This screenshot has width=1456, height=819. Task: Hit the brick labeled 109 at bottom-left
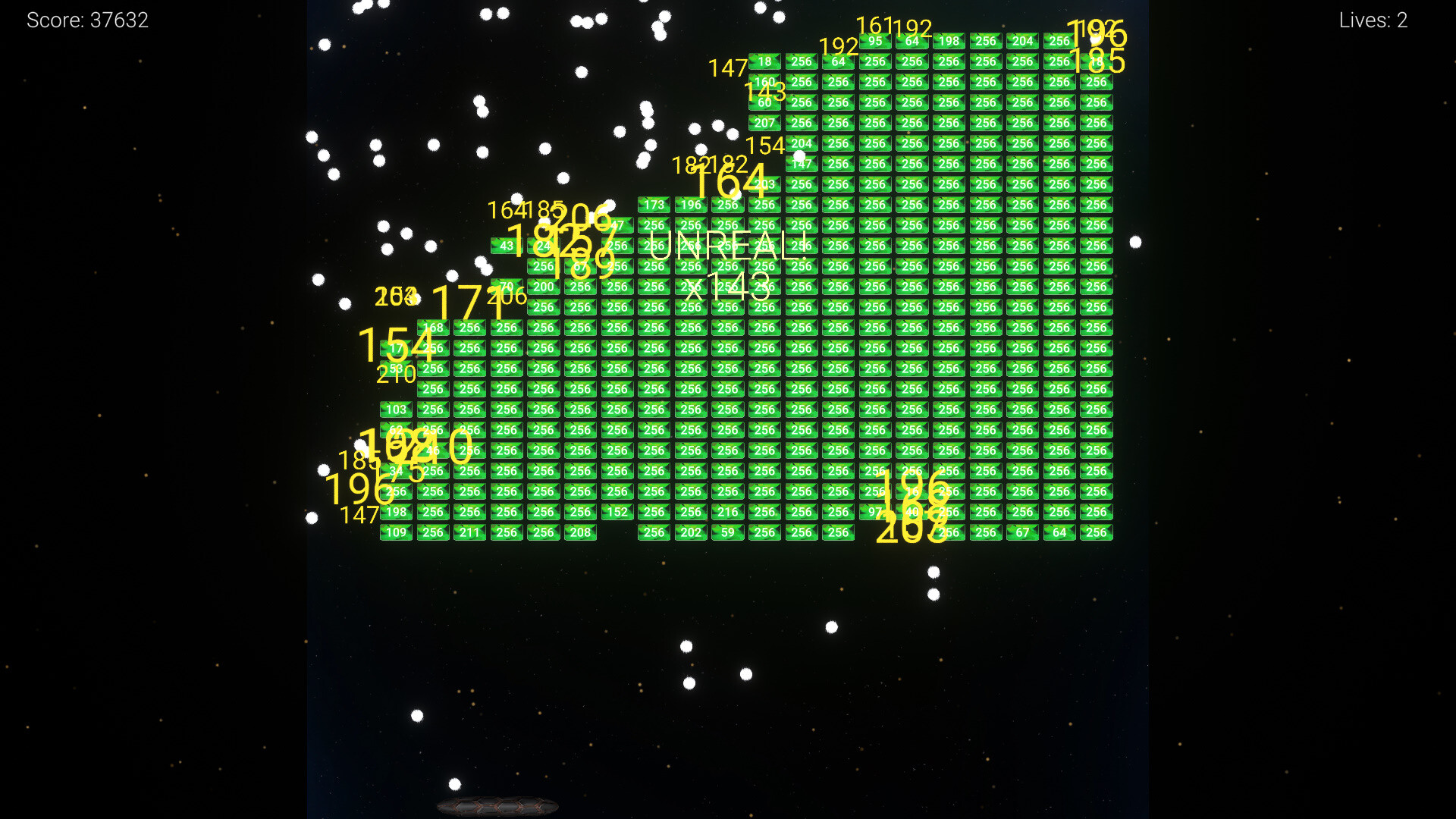coord(396,532)
